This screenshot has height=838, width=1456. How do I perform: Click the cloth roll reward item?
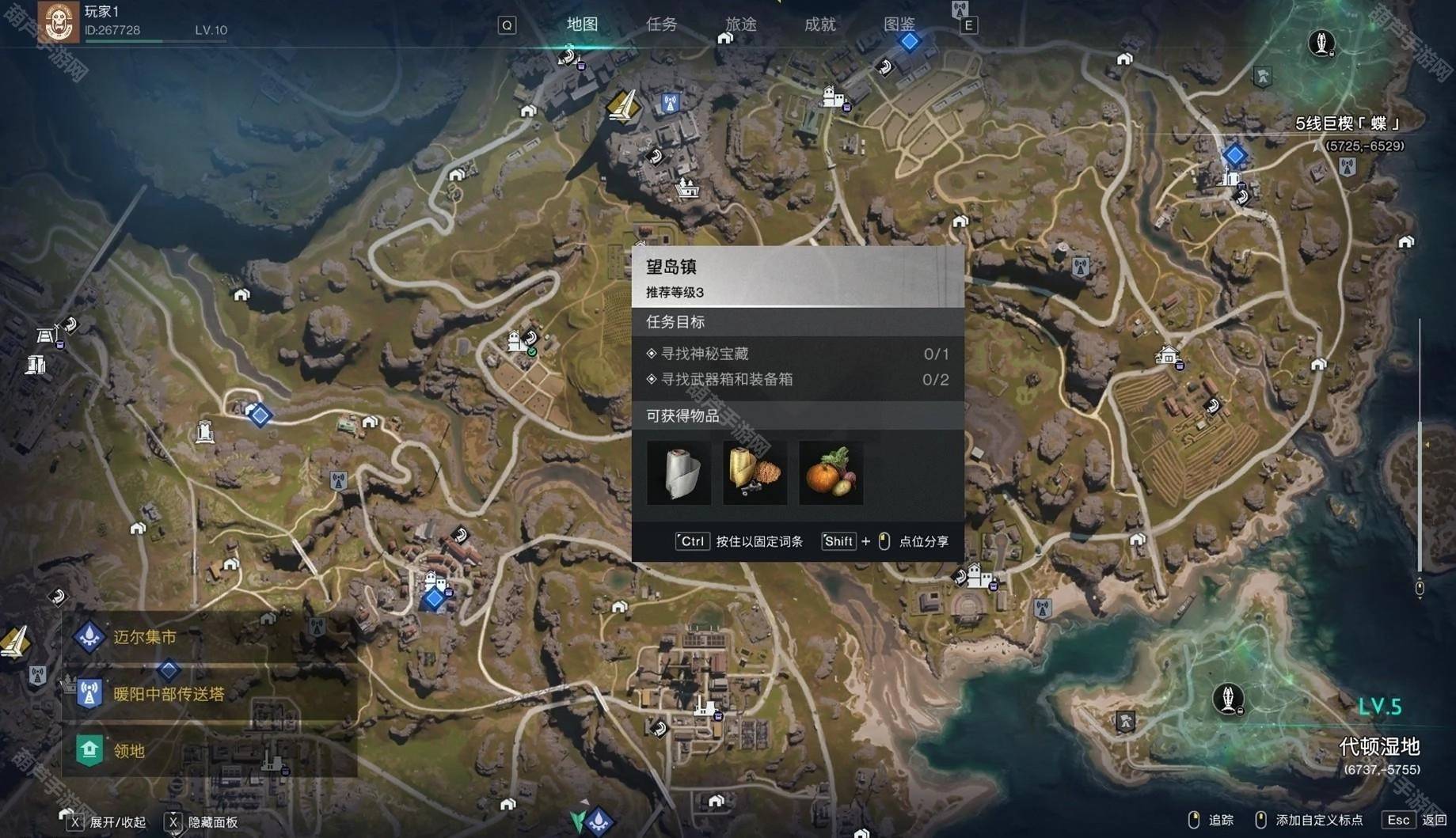coord(679,473)
